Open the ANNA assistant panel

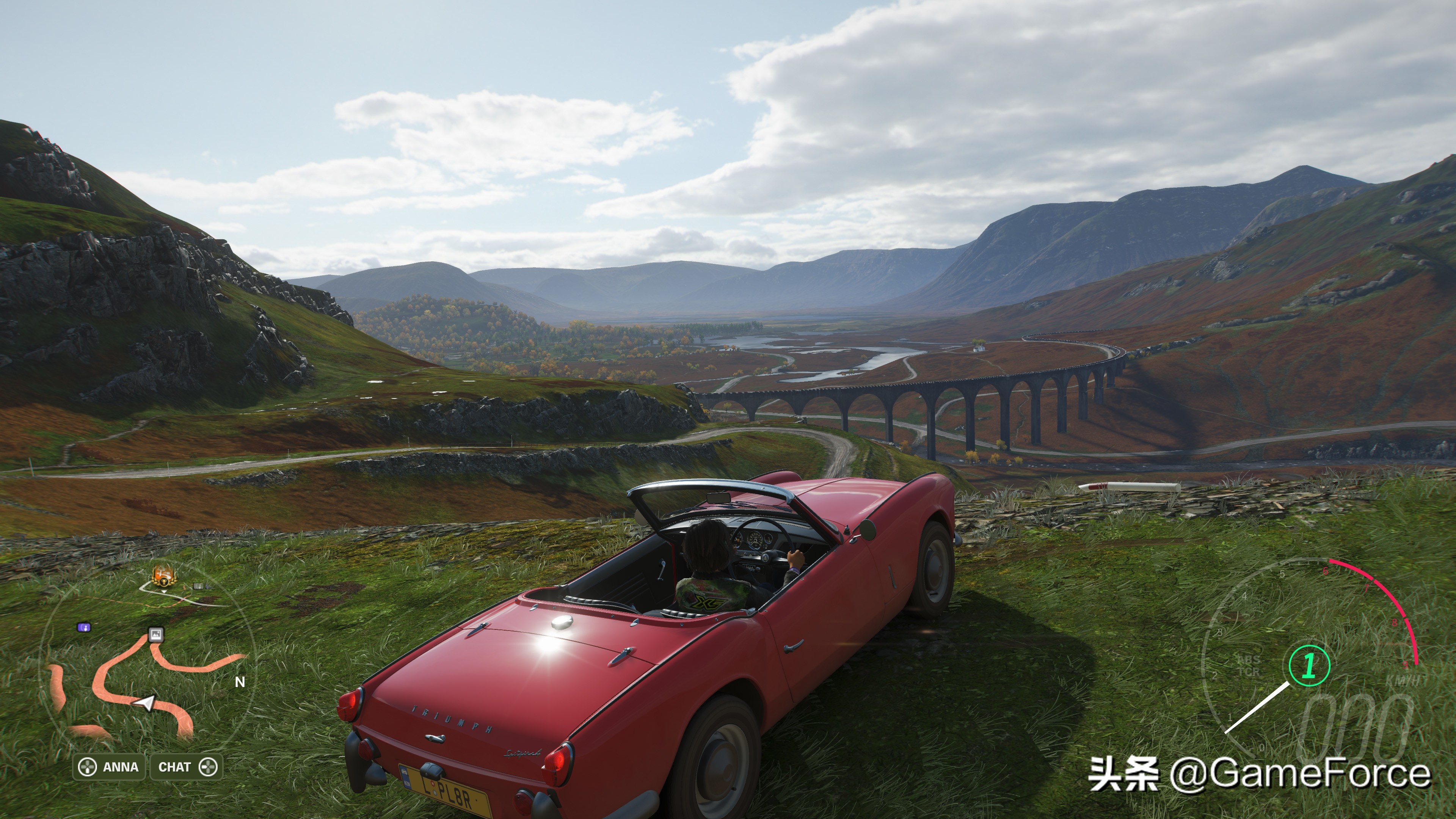[x=108, y=767]
